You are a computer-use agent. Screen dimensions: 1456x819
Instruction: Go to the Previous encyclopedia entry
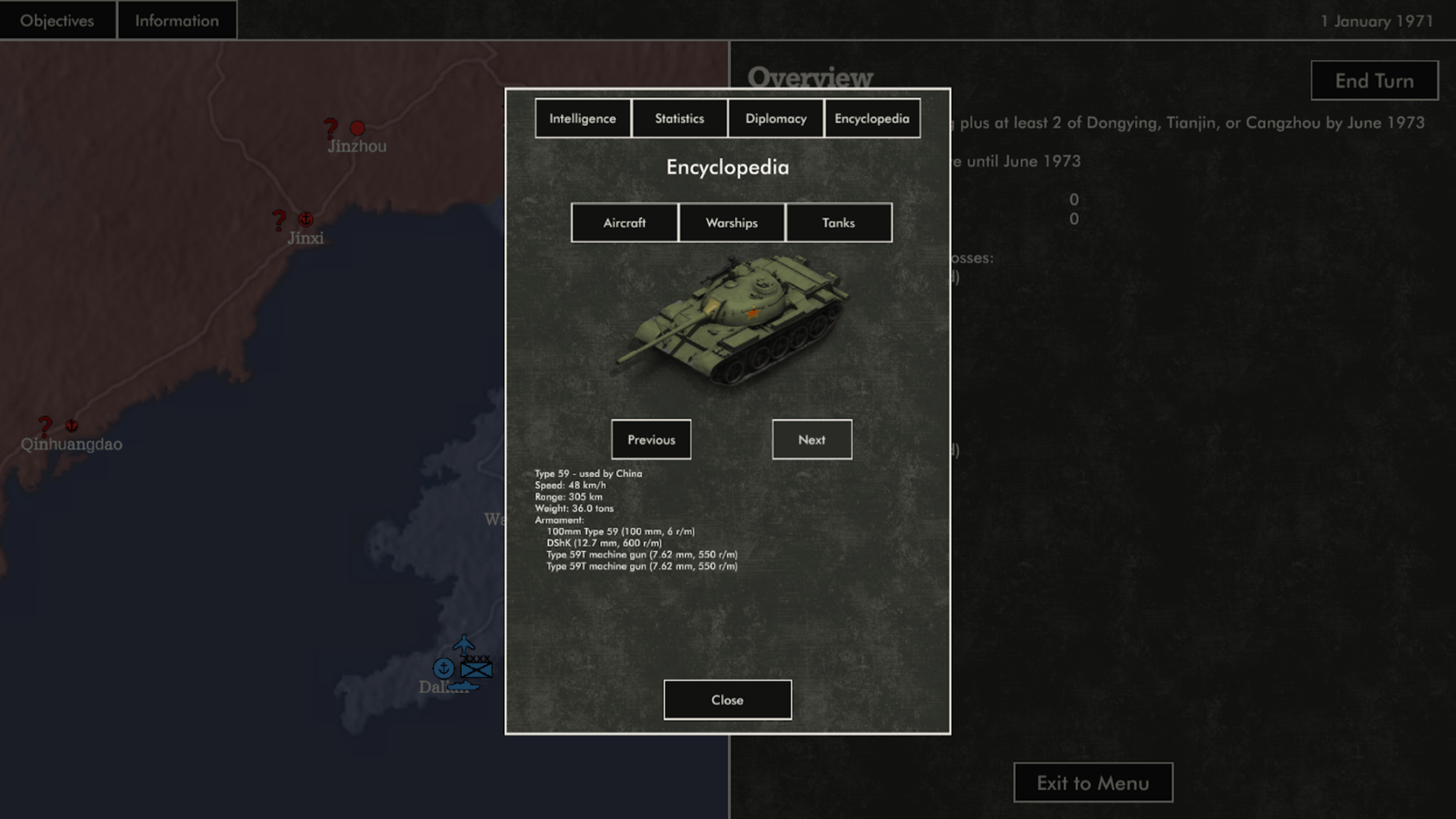(x=651, y=440)
